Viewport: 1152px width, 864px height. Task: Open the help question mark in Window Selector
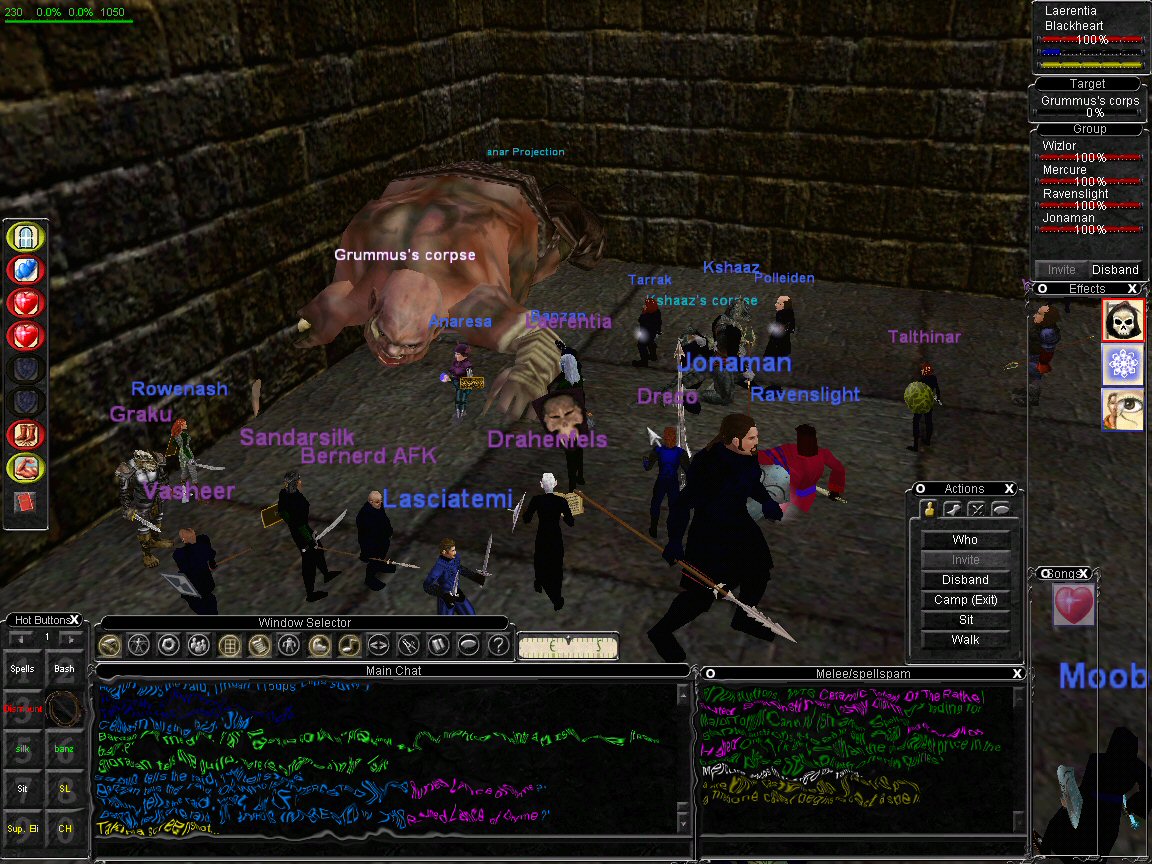pos(497,645)
